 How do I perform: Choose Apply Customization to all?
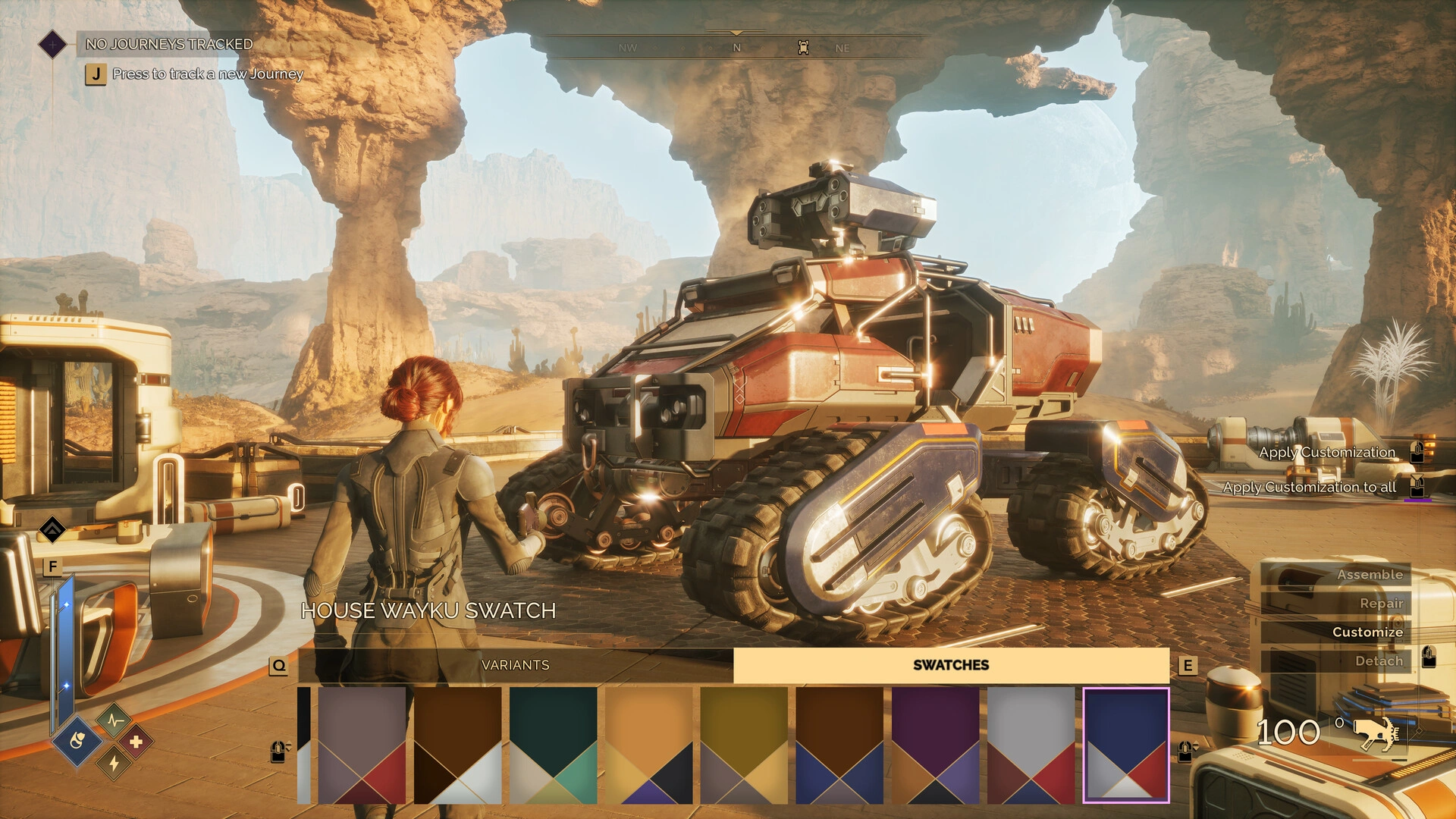1310,488
